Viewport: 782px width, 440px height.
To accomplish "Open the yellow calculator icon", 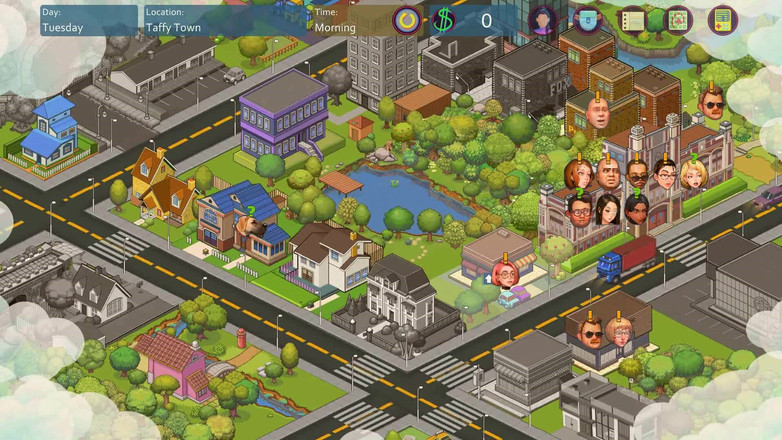I will [x=722, y=19].
